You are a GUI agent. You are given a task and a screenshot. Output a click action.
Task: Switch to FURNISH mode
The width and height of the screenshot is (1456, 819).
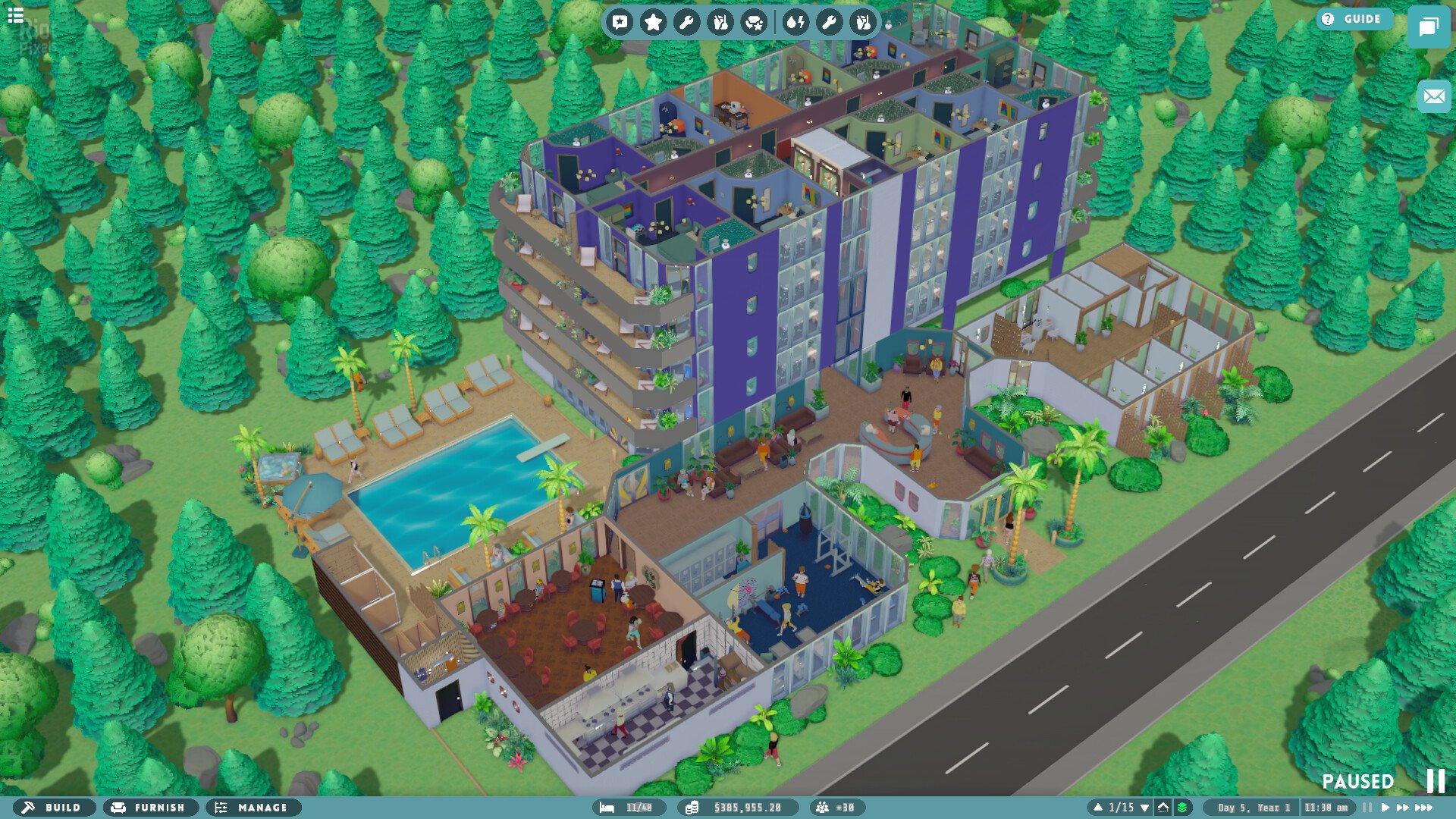(x=150, y=808)
